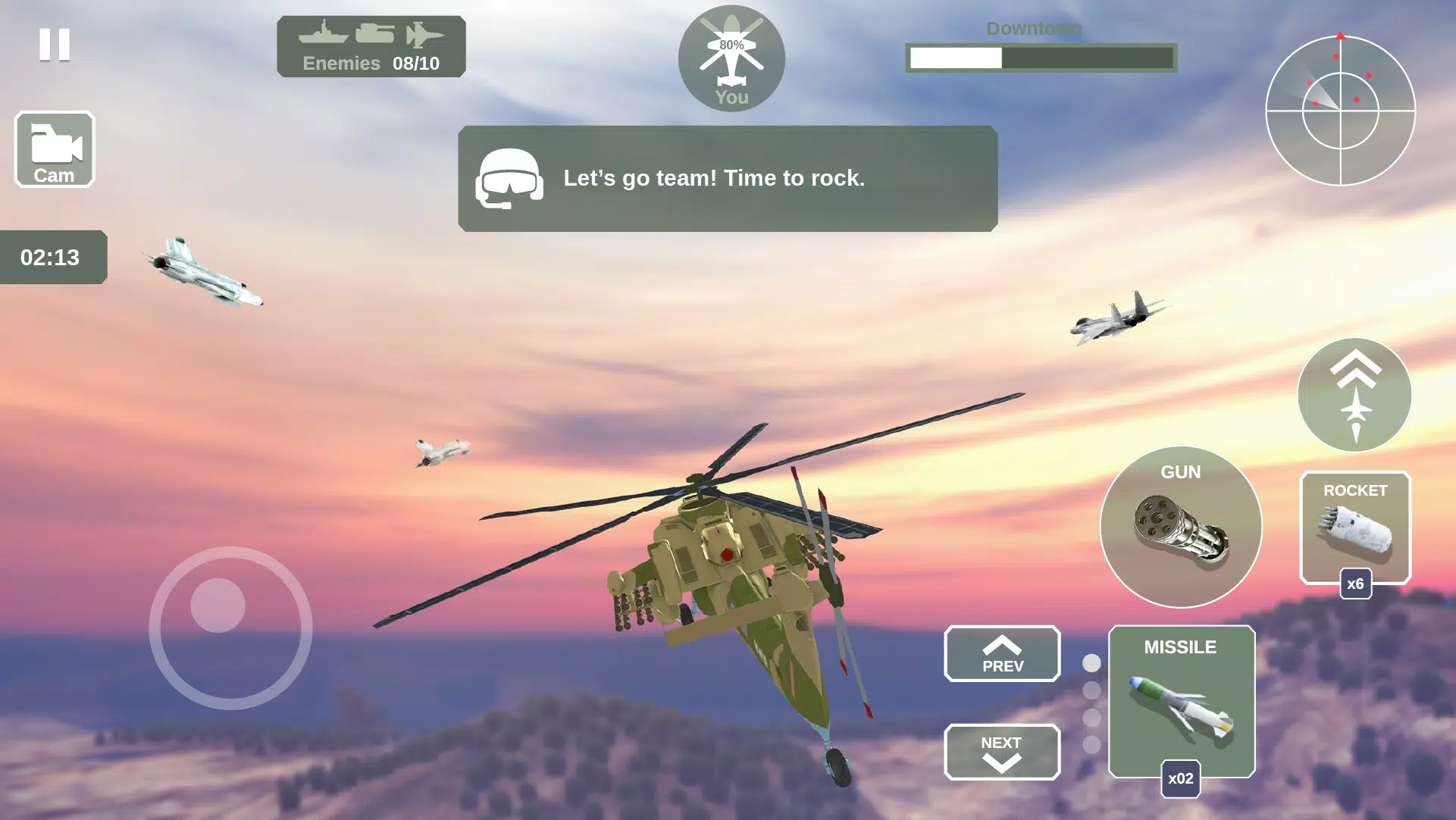This screenshot has width=1456, height=820.
Task: Tap the tank icon in the Enemies counter
Action: (374, 35)
